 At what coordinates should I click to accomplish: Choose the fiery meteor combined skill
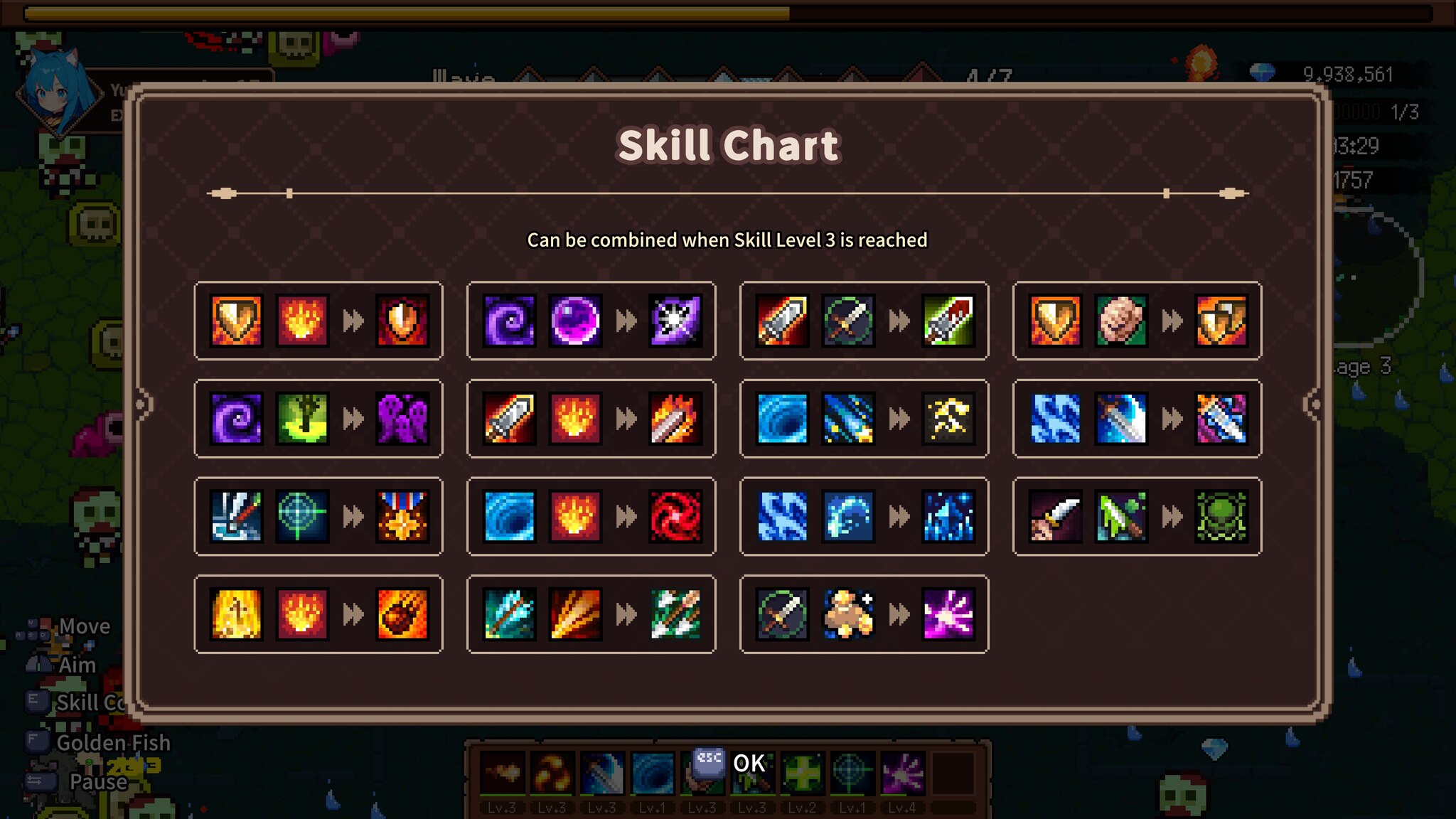pos(402,614)
